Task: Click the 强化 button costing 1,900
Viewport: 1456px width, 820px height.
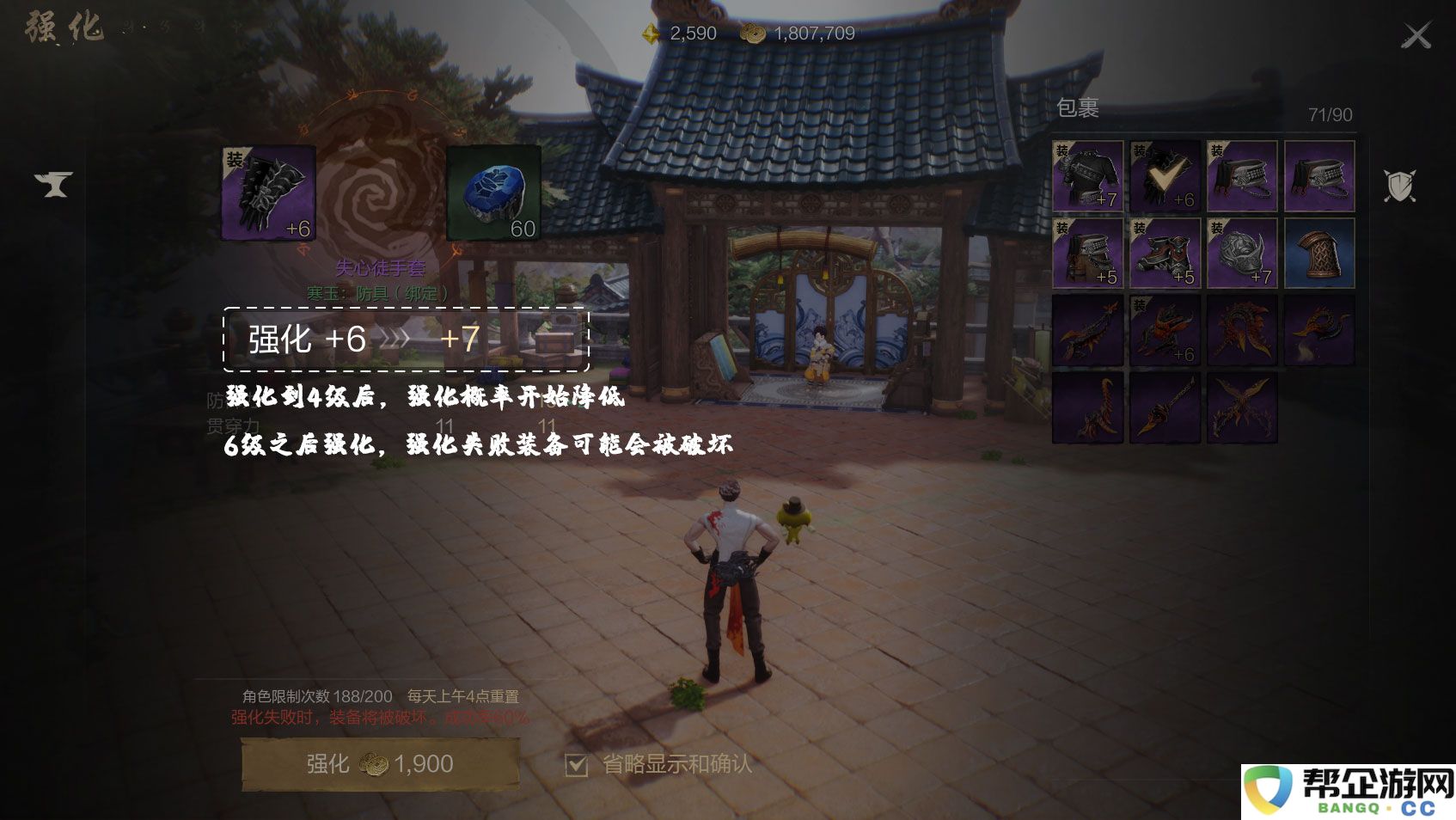Action: click(381, 763)
